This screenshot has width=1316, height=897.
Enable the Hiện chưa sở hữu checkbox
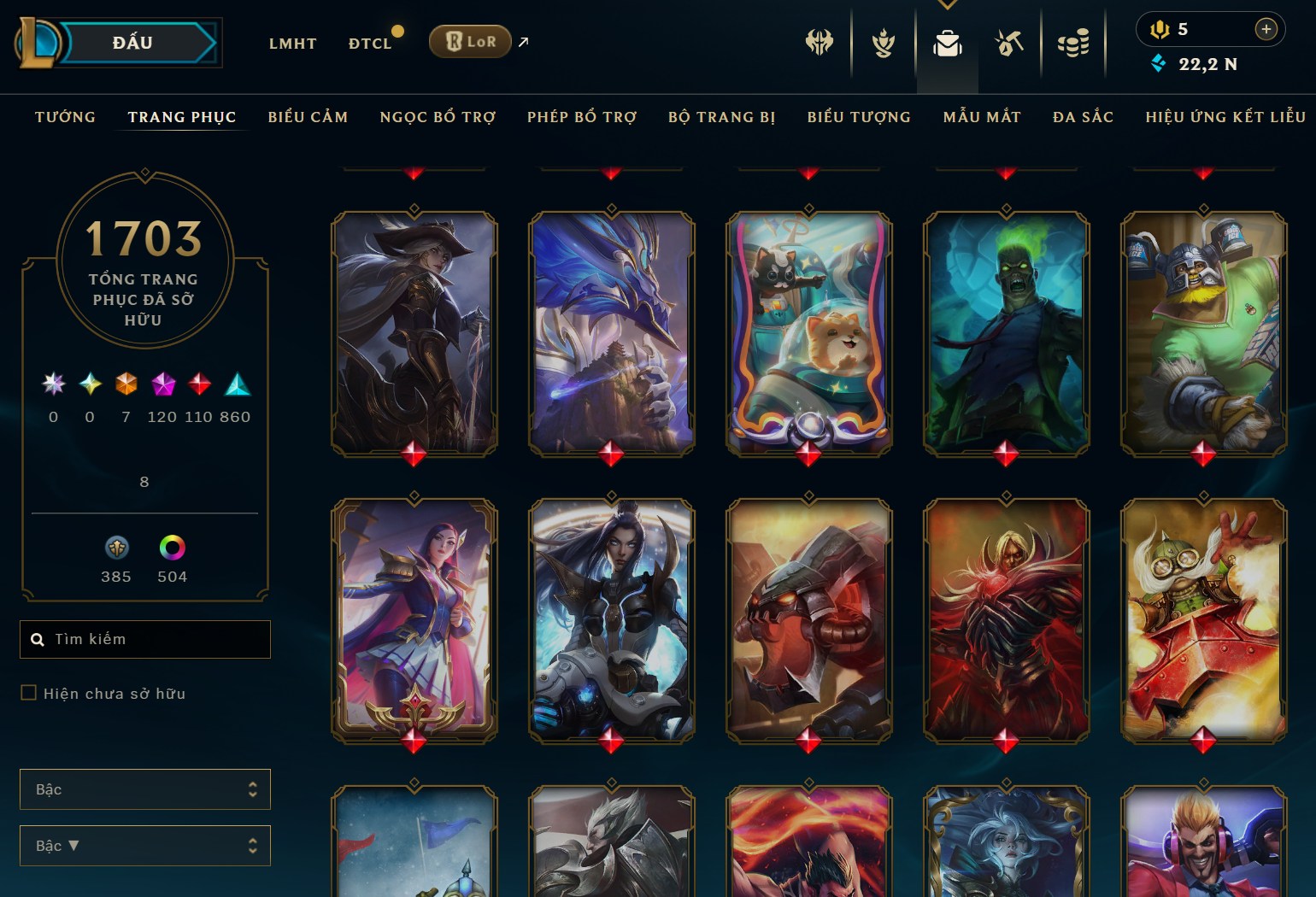click(x=28, y=693)
